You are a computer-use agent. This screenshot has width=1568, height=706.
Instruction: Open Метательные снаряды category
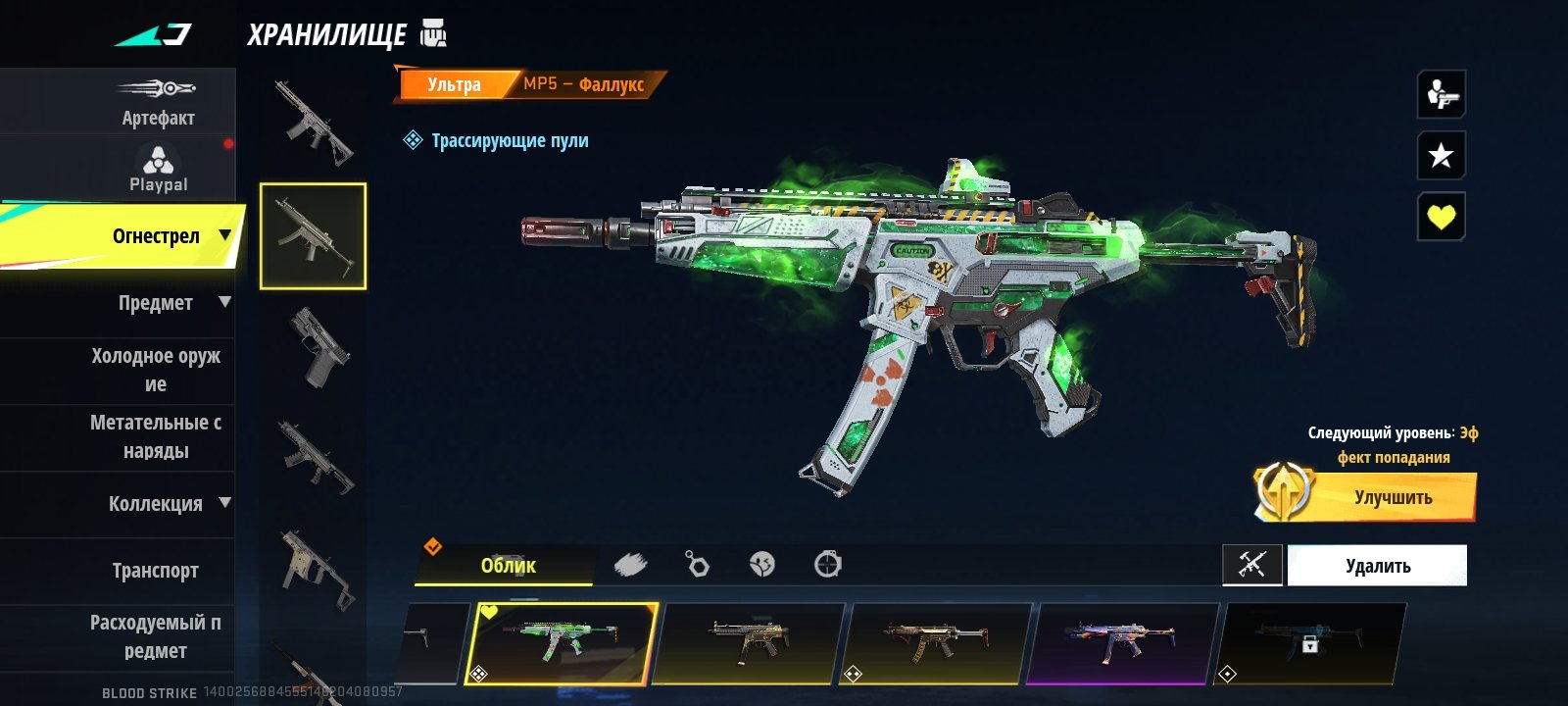[157, 436]
